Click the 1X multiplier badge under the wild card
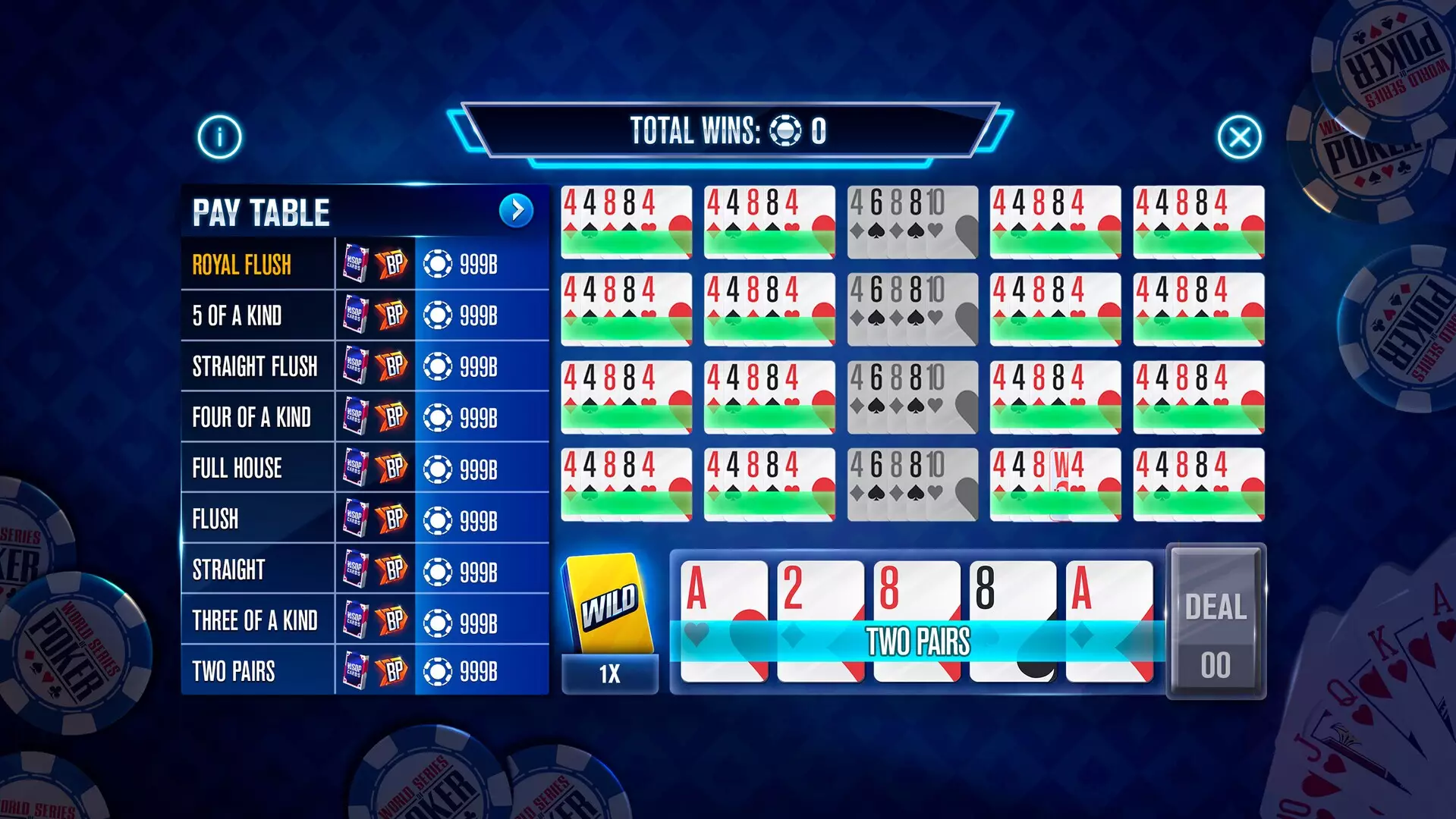 click(x=609, y=673)
